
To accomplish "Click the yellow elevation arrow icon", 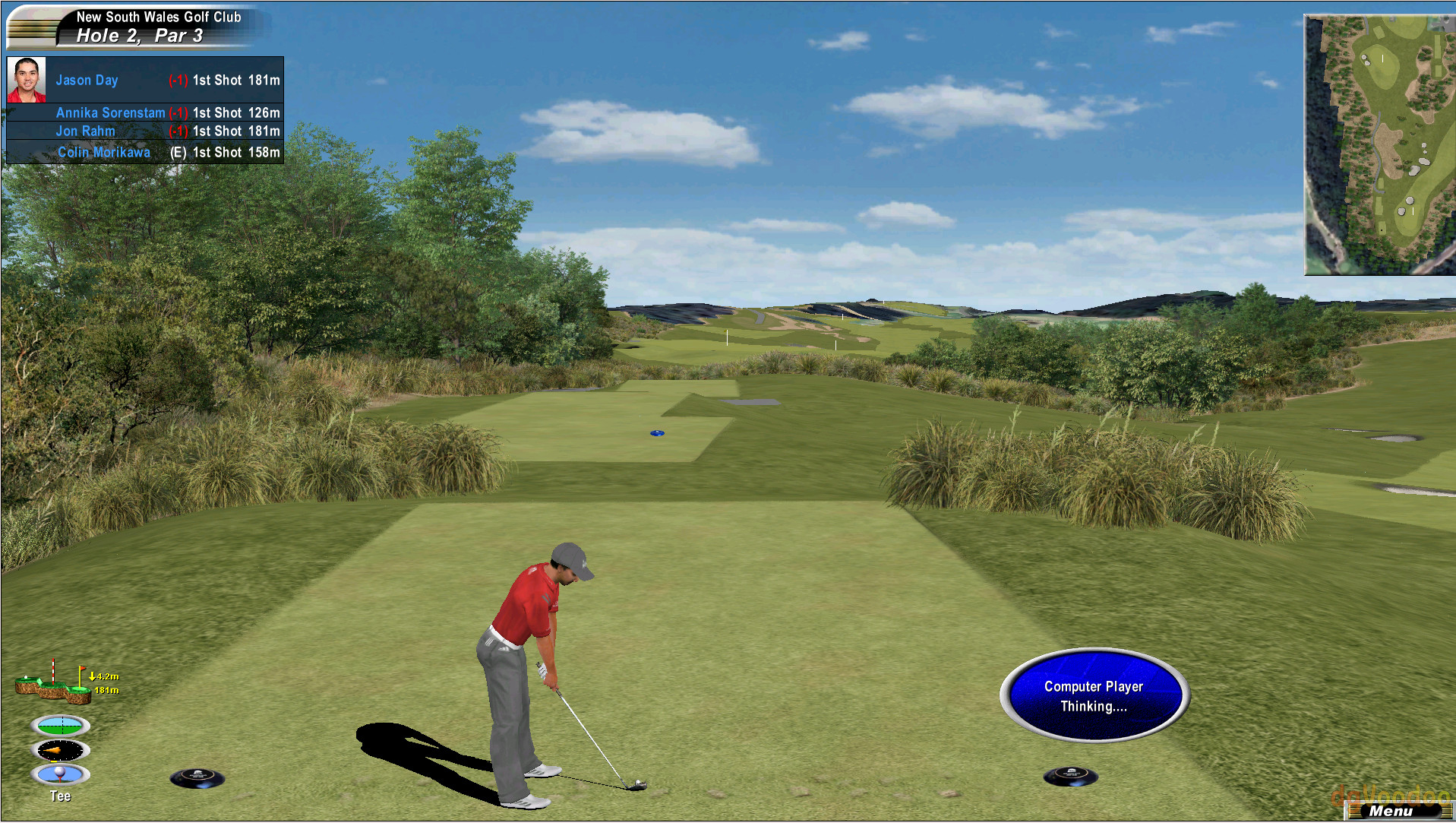I will coord(93,676).
